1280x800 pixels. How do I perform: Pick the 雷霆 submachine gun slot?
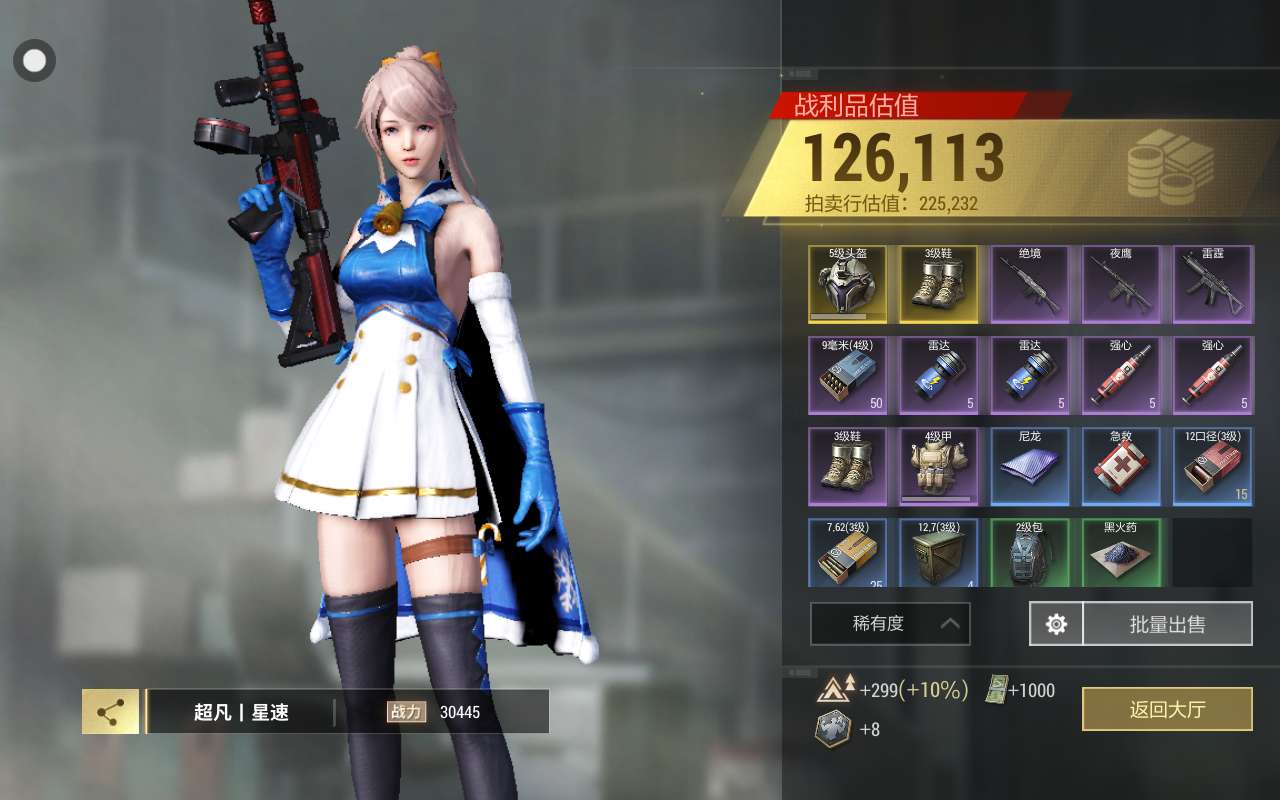coord(1212,285)
